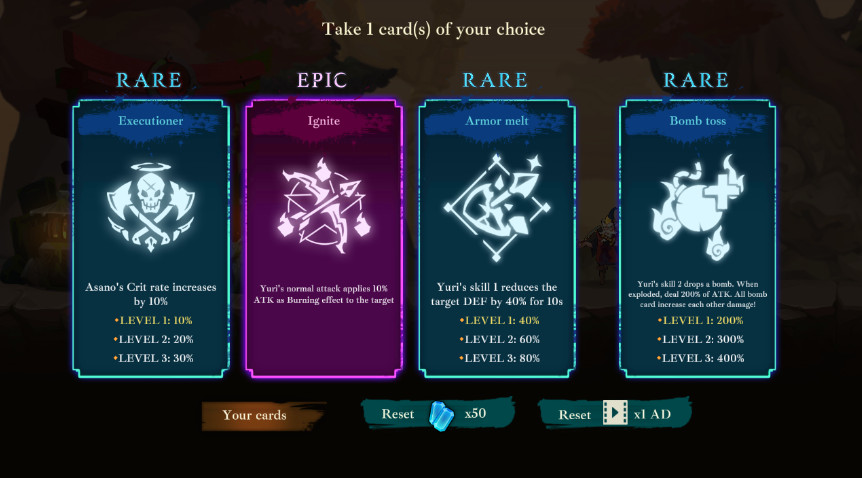
Task: Pick the Armor melt card
Action: tap(497, 238)
